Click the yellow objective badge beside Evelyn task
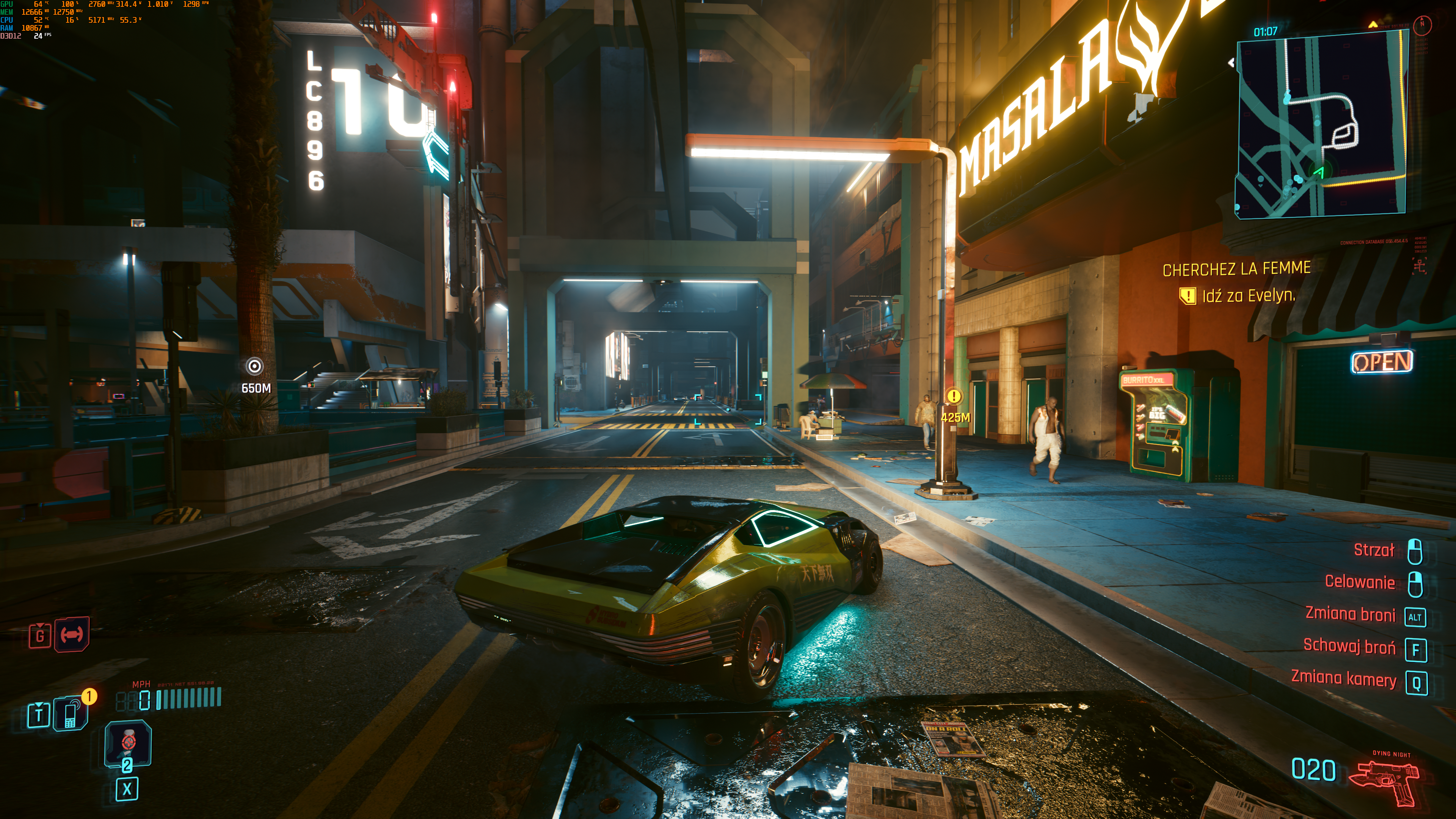Image resolution: width=1456 pixels, height=819 pixels. tap(1188, 296)
